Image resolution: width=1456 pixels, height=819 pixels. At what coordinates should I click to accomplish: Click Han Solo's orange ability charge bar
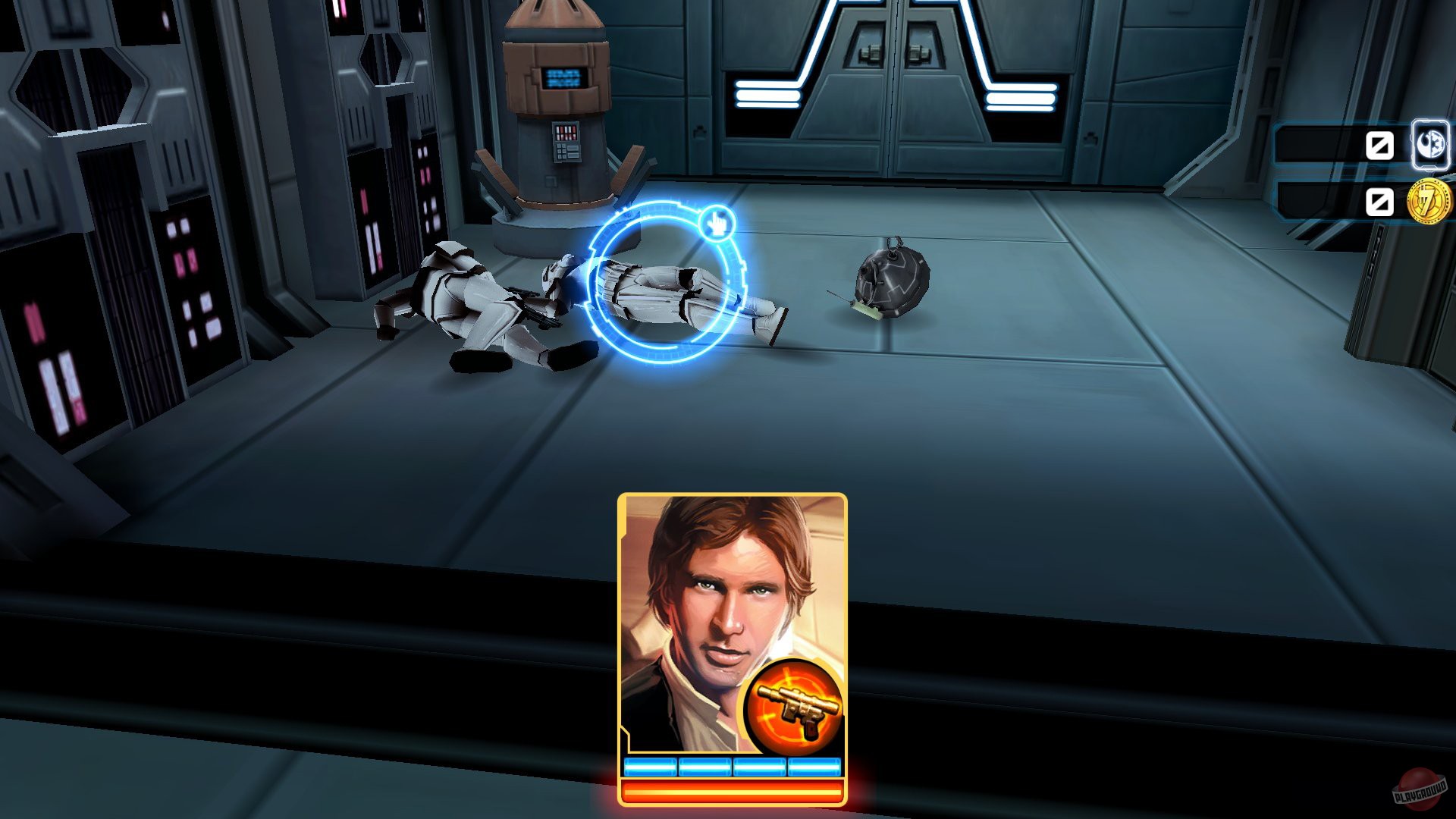click(732, 794)
